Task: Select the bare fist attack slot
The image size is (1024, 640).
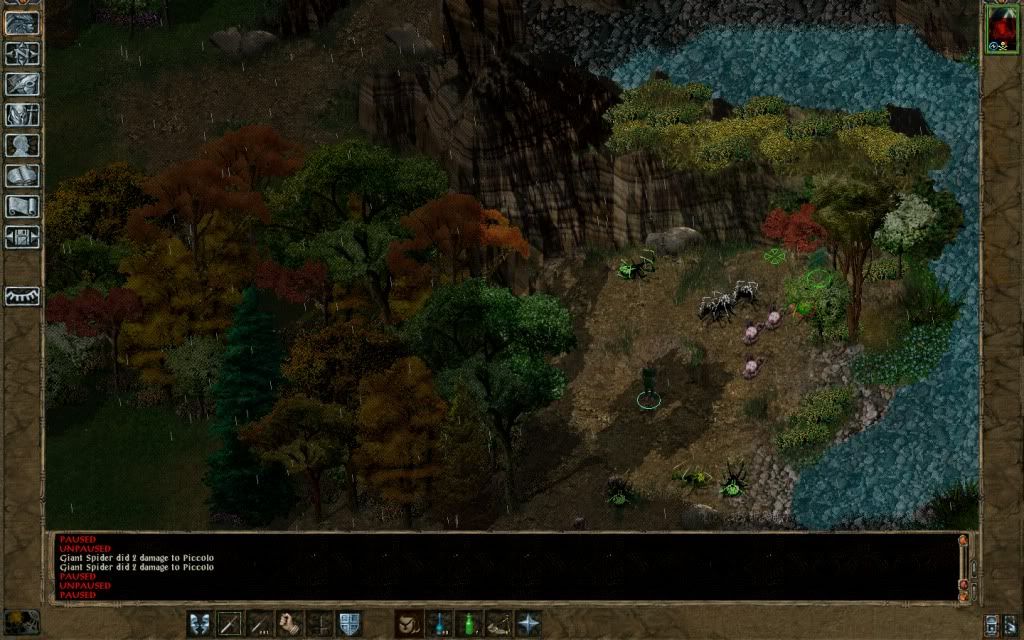Action: click(290, 623)
